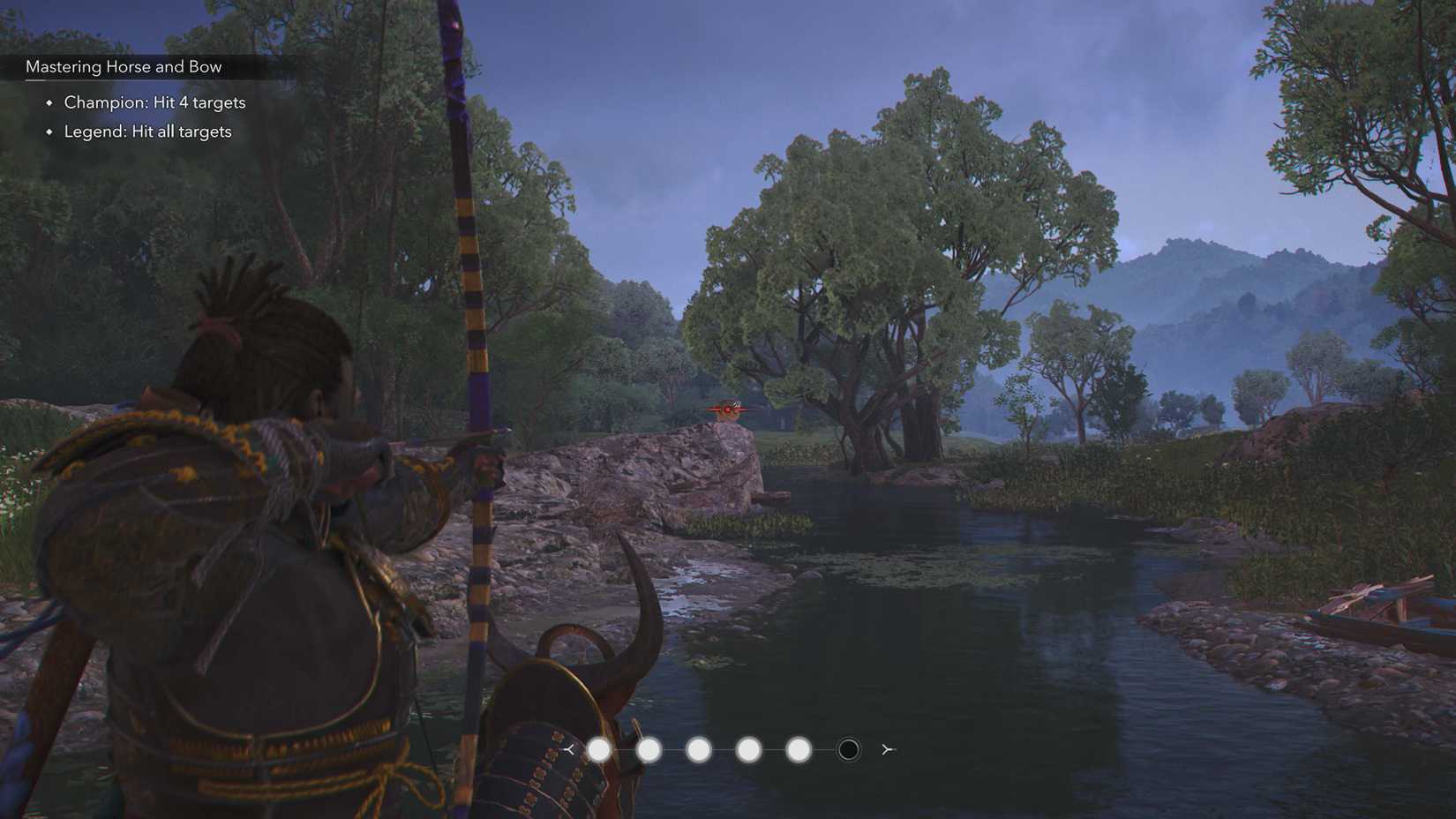Image resolution: width=1456 pixels, height=819 pixels.
Task: Click the fifth filled ammo circle
Action: tap(799, 749)
